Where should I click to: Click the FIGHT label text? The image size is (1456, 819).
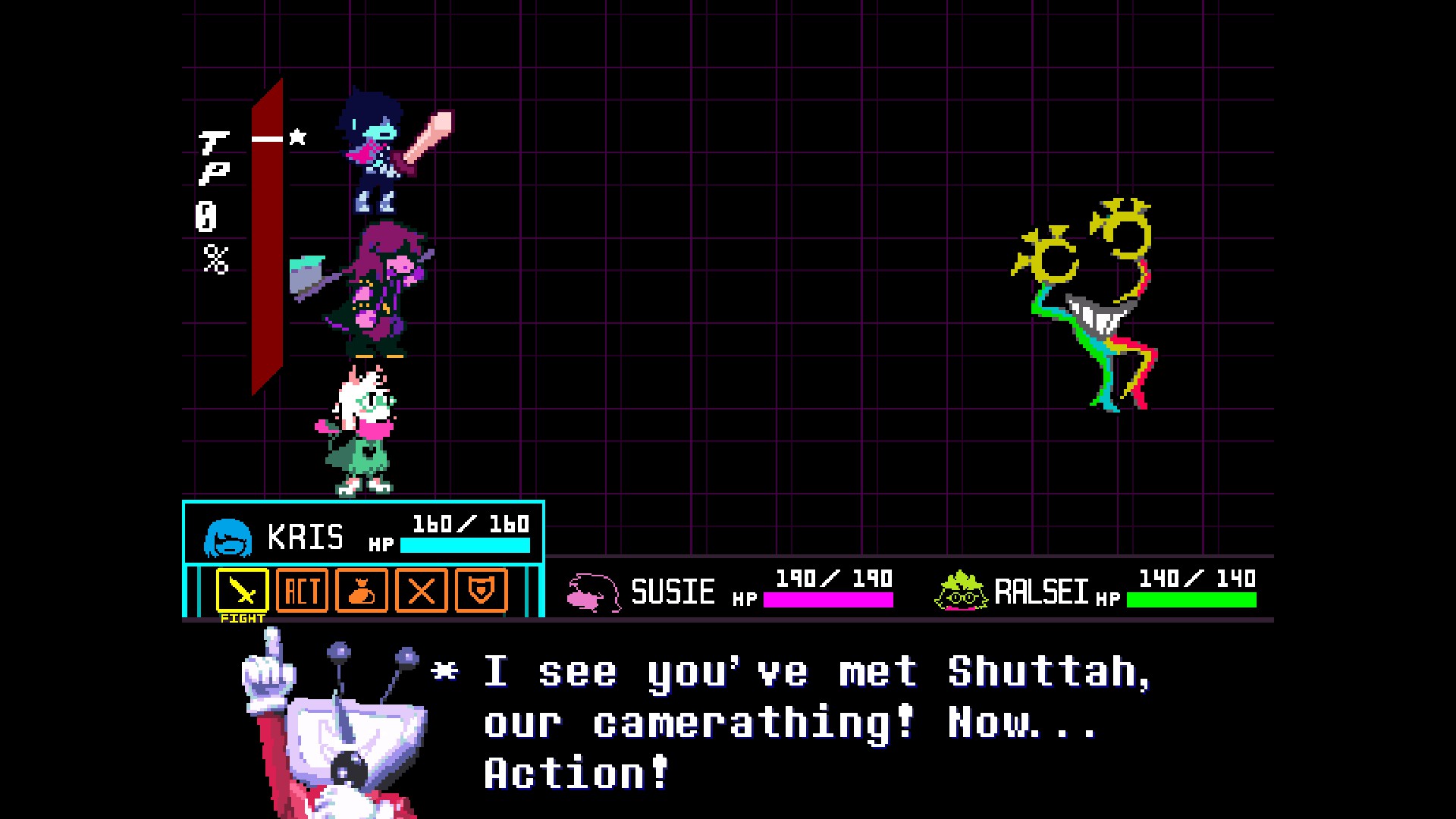tap(241, 620)
